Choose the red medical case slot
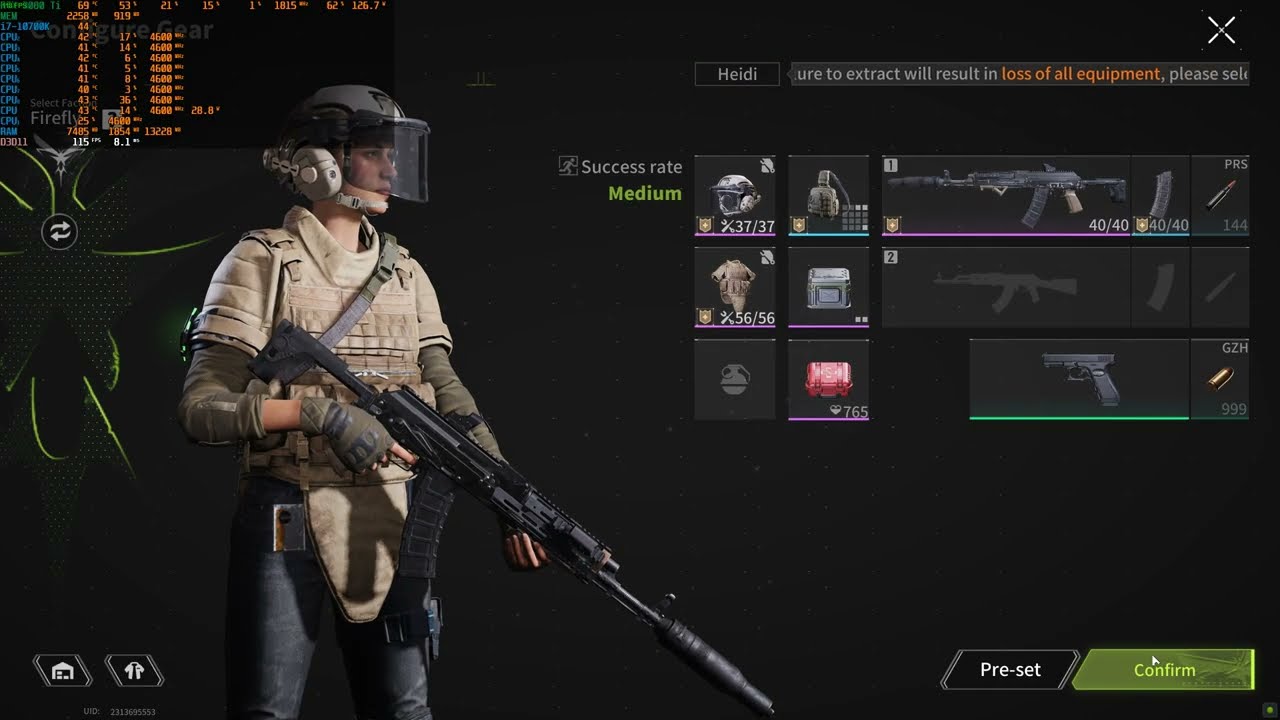Screen dimensions: 1280x720 [x=828, y=379]
